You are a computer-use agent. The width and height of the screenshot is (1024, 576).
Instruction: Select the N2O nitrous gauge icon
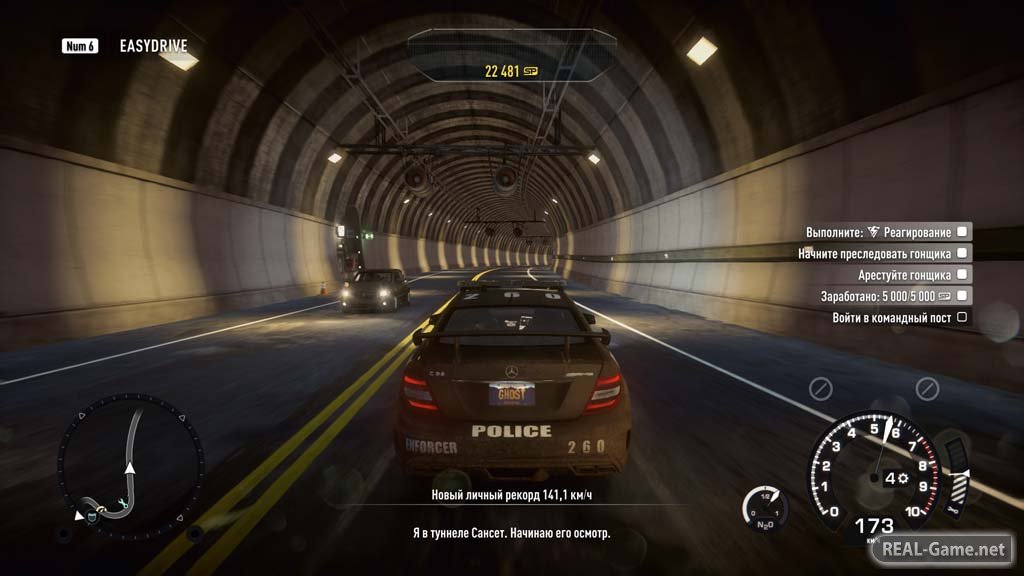pos(764,508)
